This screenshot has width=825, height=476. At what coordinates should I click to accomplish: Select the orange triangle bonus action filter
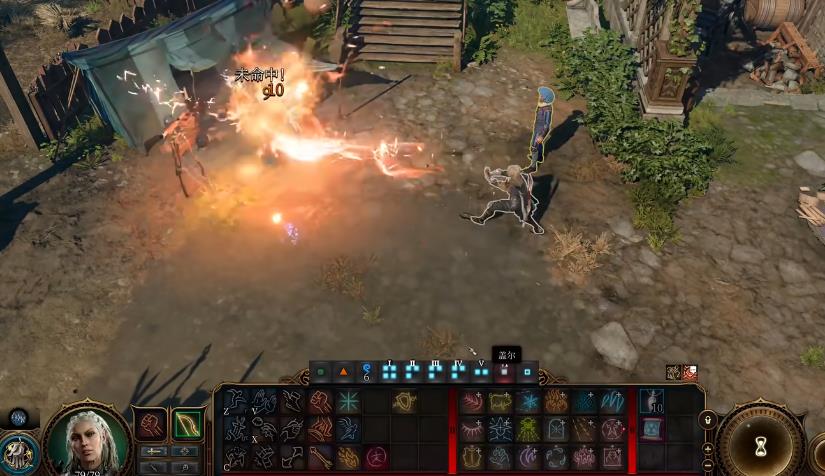pos(343,372)
